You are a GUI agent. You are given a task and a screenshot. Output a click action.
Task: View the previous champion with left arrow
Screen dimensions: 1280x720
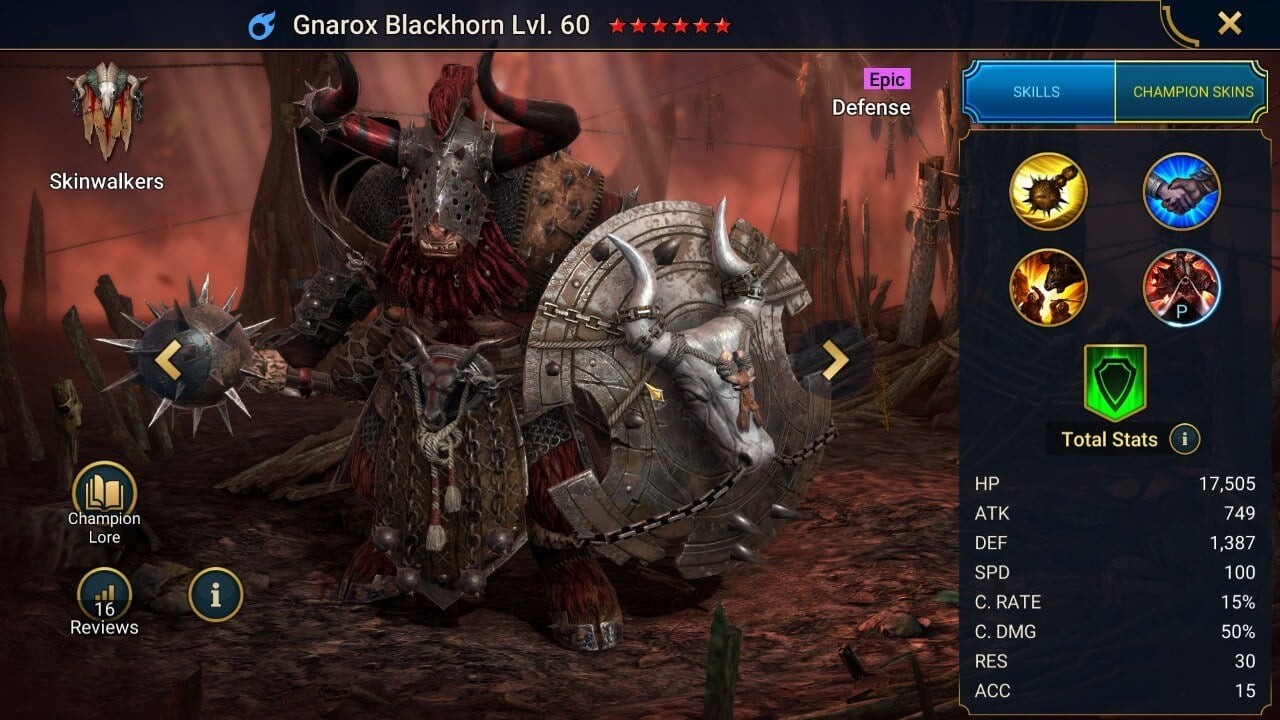pyautogui.click(x=168, y=360)
